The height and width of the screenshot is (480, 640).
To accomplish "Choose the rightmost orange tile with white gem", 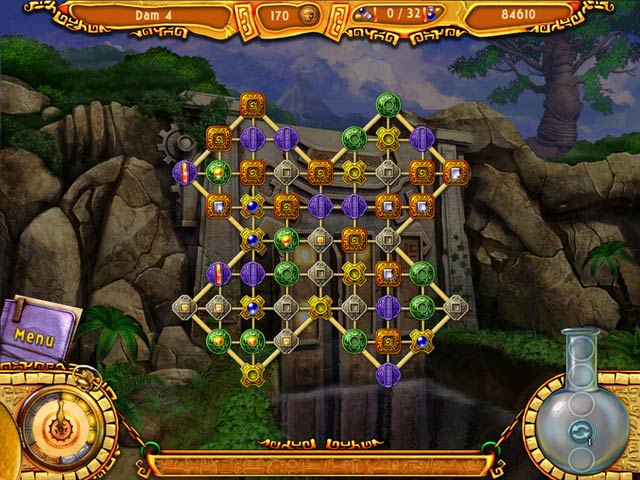I will point(456,172).
